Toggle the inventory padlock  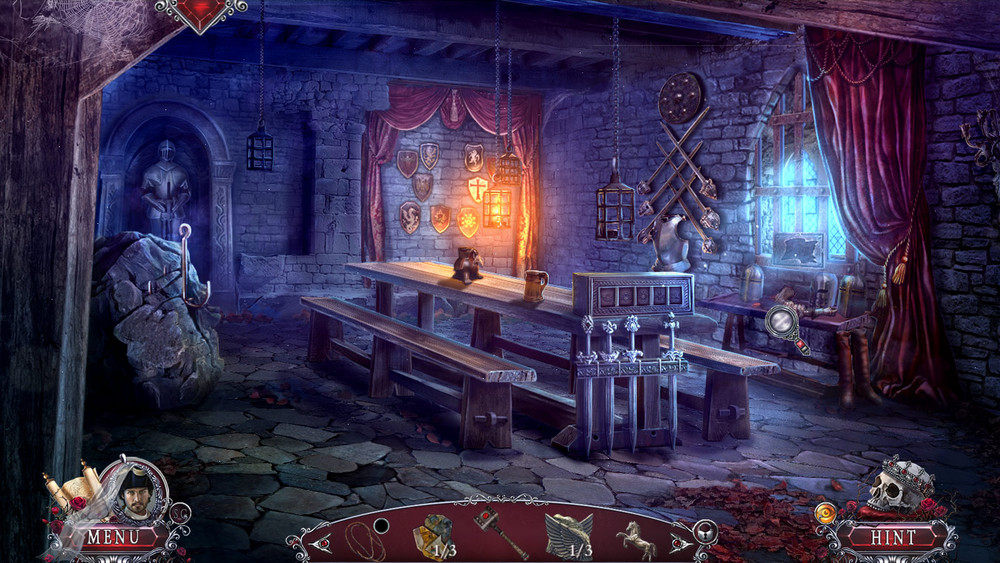[x=705, y=531]
